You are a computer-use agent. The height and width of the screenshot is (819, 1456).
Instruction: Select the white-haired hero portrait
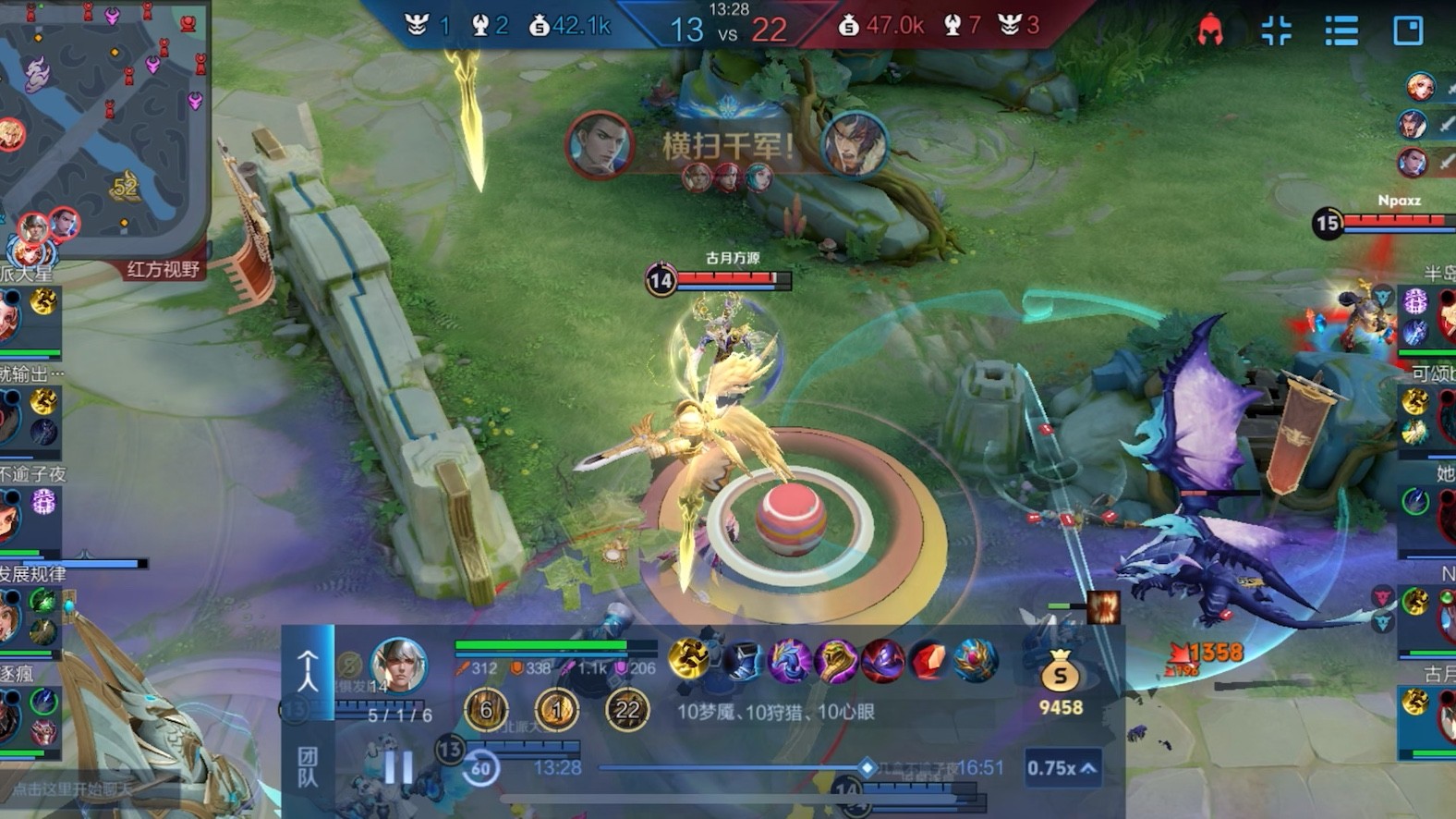[x=398, y=665]
